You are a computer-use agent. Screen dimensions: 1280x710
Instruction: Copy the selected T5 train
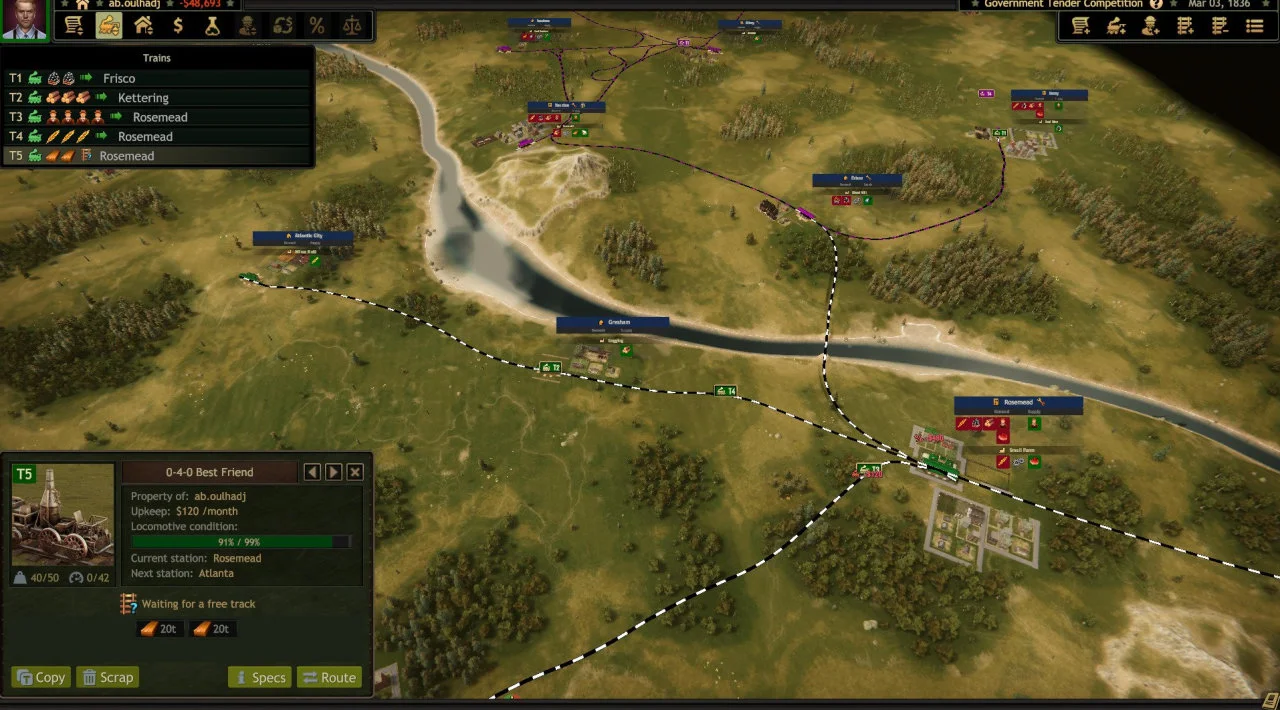point(41,677)
